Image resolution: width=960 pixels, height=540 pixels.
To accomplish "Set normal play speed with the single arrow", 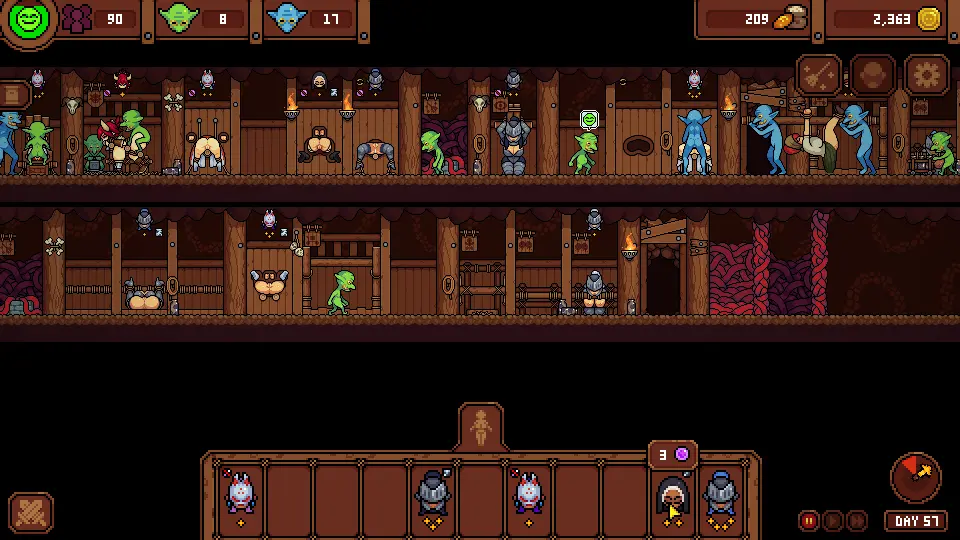I will pos(833,520).
